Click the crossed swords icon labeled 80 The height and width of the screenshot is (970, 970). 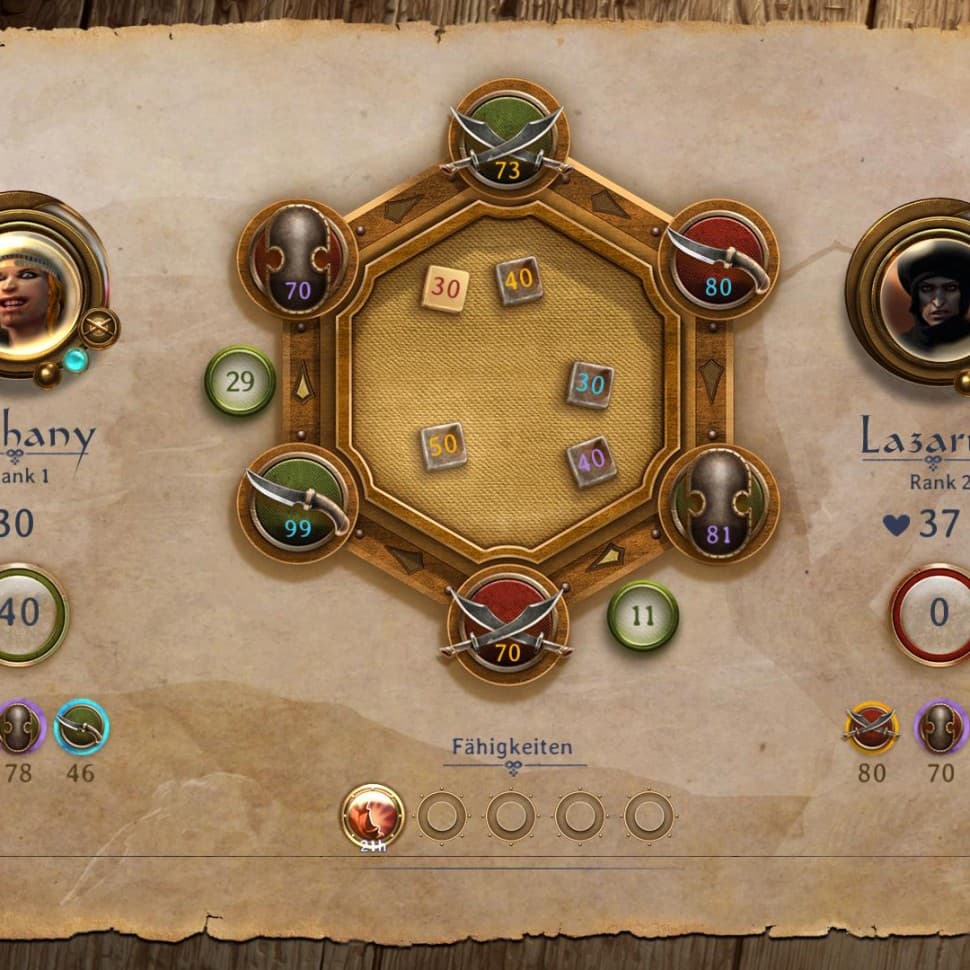tap(871, 727)
